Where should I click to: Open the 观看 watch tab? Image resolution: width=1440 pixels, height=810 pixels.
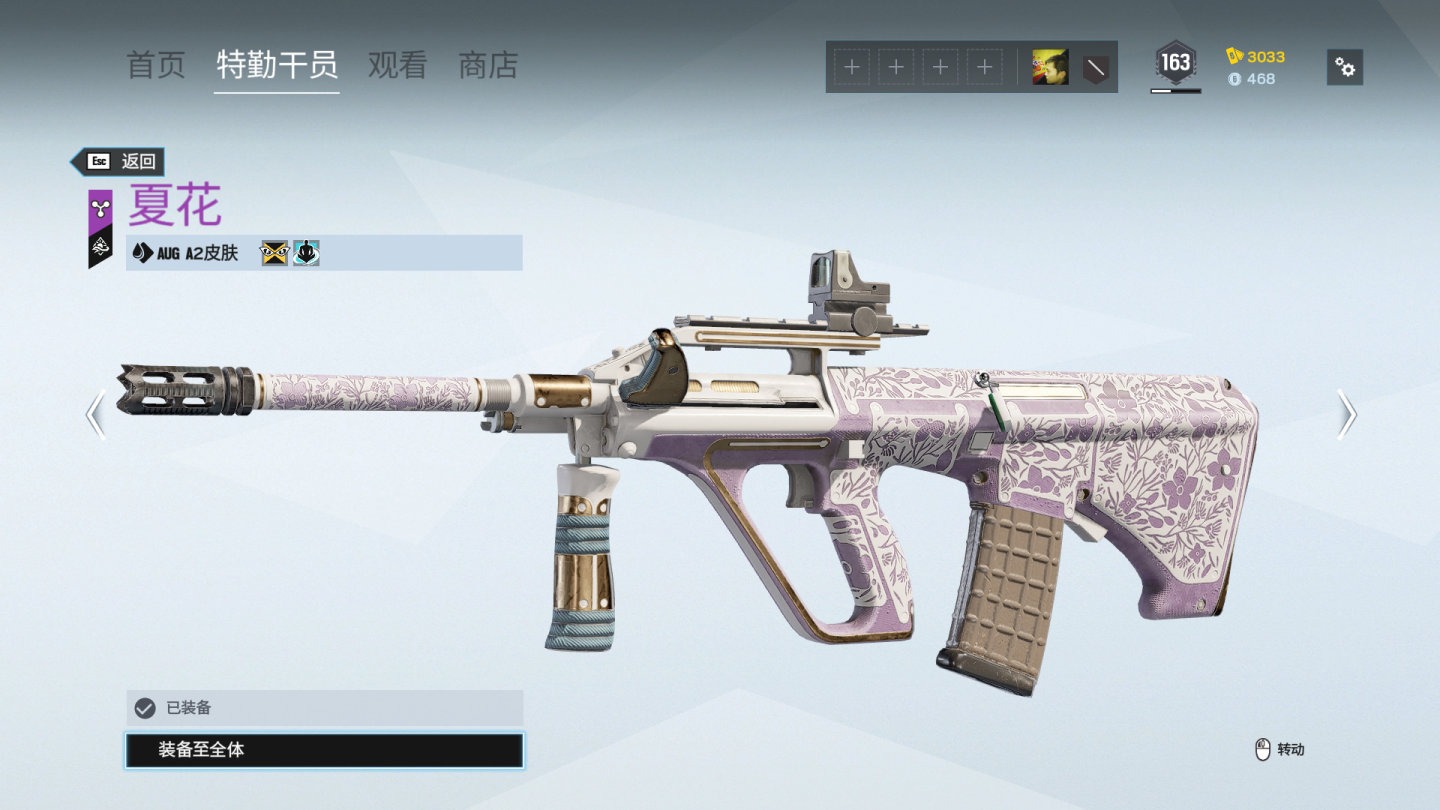397,66
